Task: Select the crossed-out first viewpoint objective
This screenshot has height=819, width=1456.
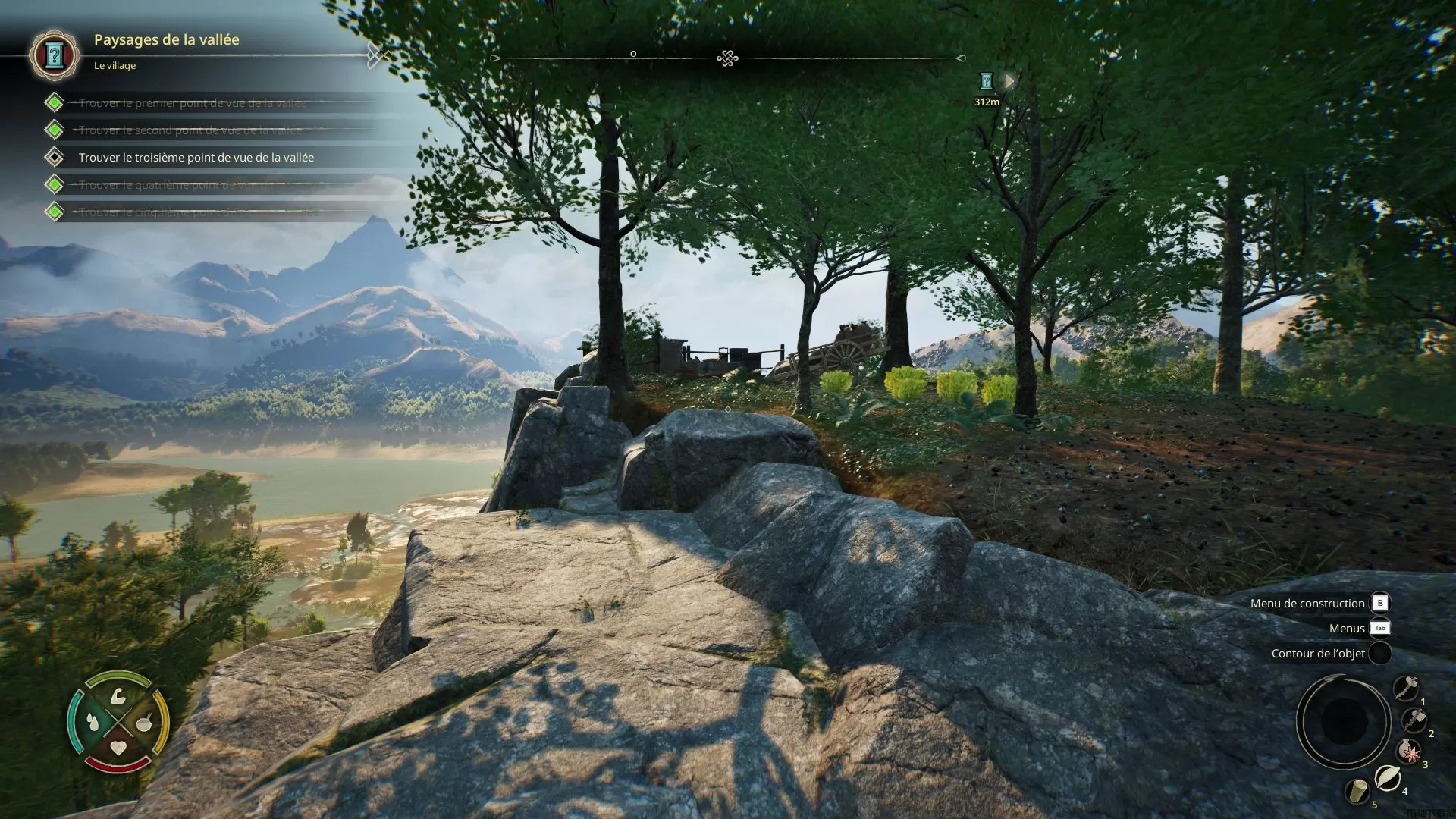Action: [192, 103]
